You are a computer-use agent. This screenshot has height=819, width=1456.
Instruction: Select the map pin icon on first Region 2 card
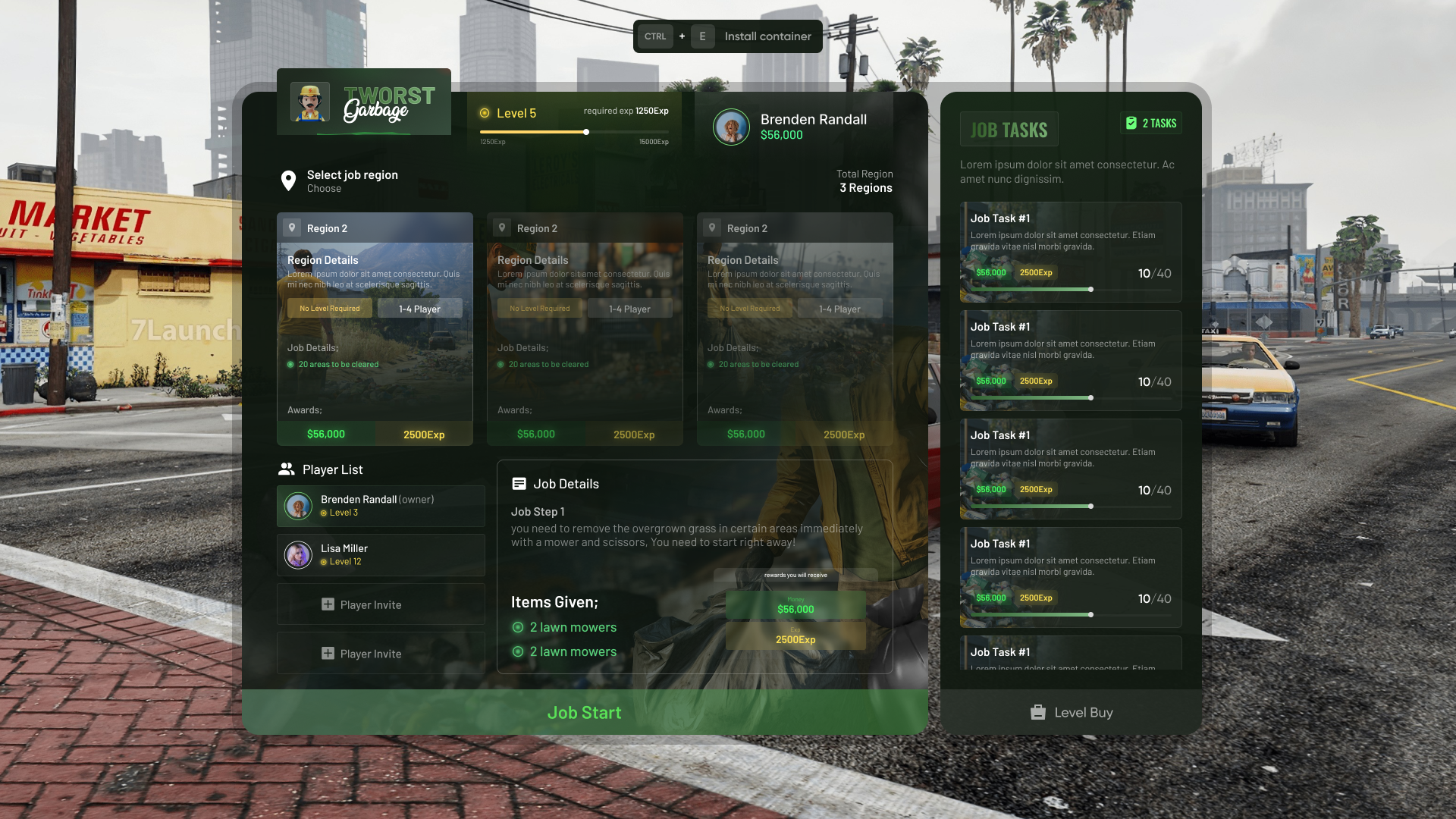[x=292, y=227]
